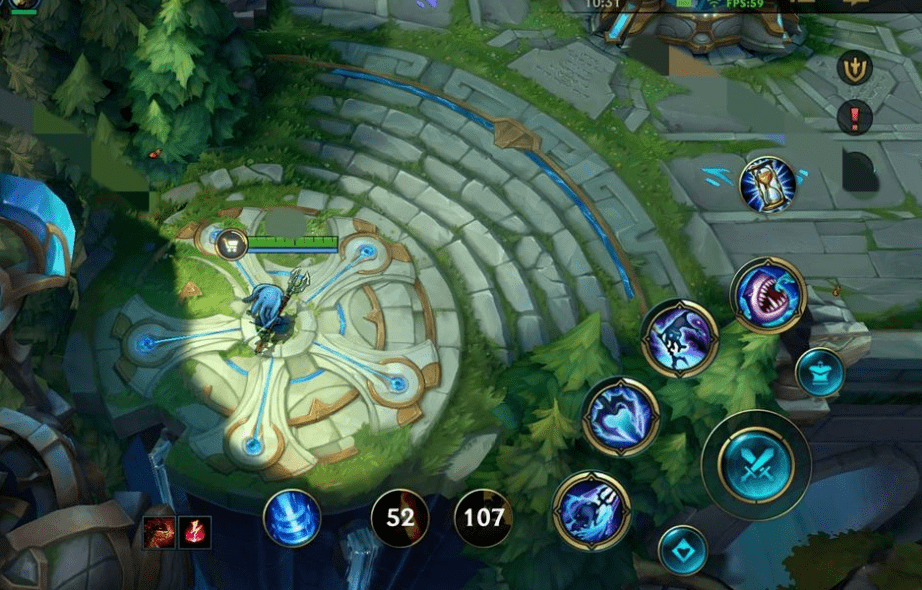Tap the summoner spell showing 107
This screenshot has width=922, height=590.
[x=484, y=518]
